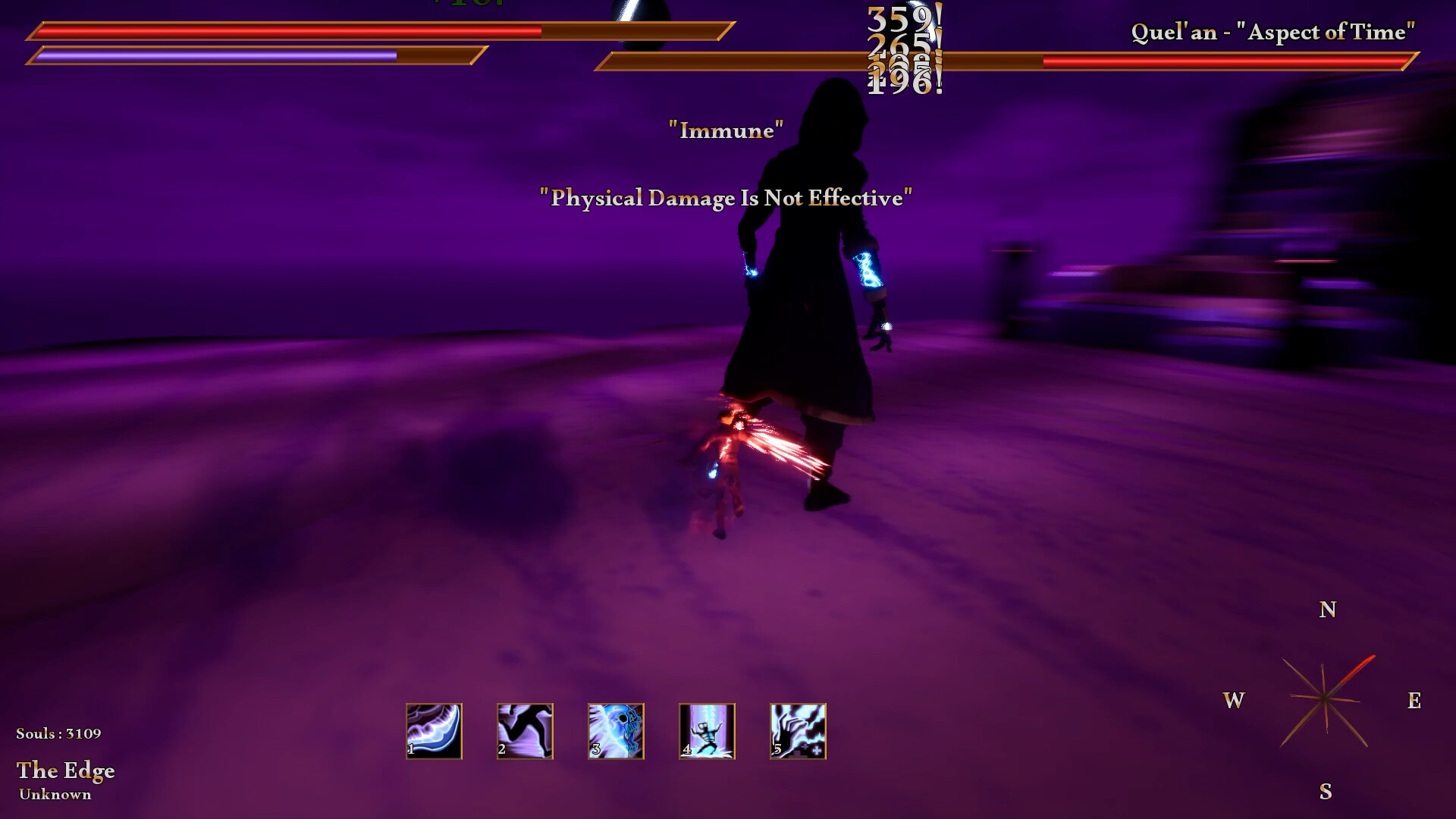Image resolution: width=1456 pixels, height=819 pixels.
Task: Use the grasping hand skill in slot 5
Action: coord(797,730)
